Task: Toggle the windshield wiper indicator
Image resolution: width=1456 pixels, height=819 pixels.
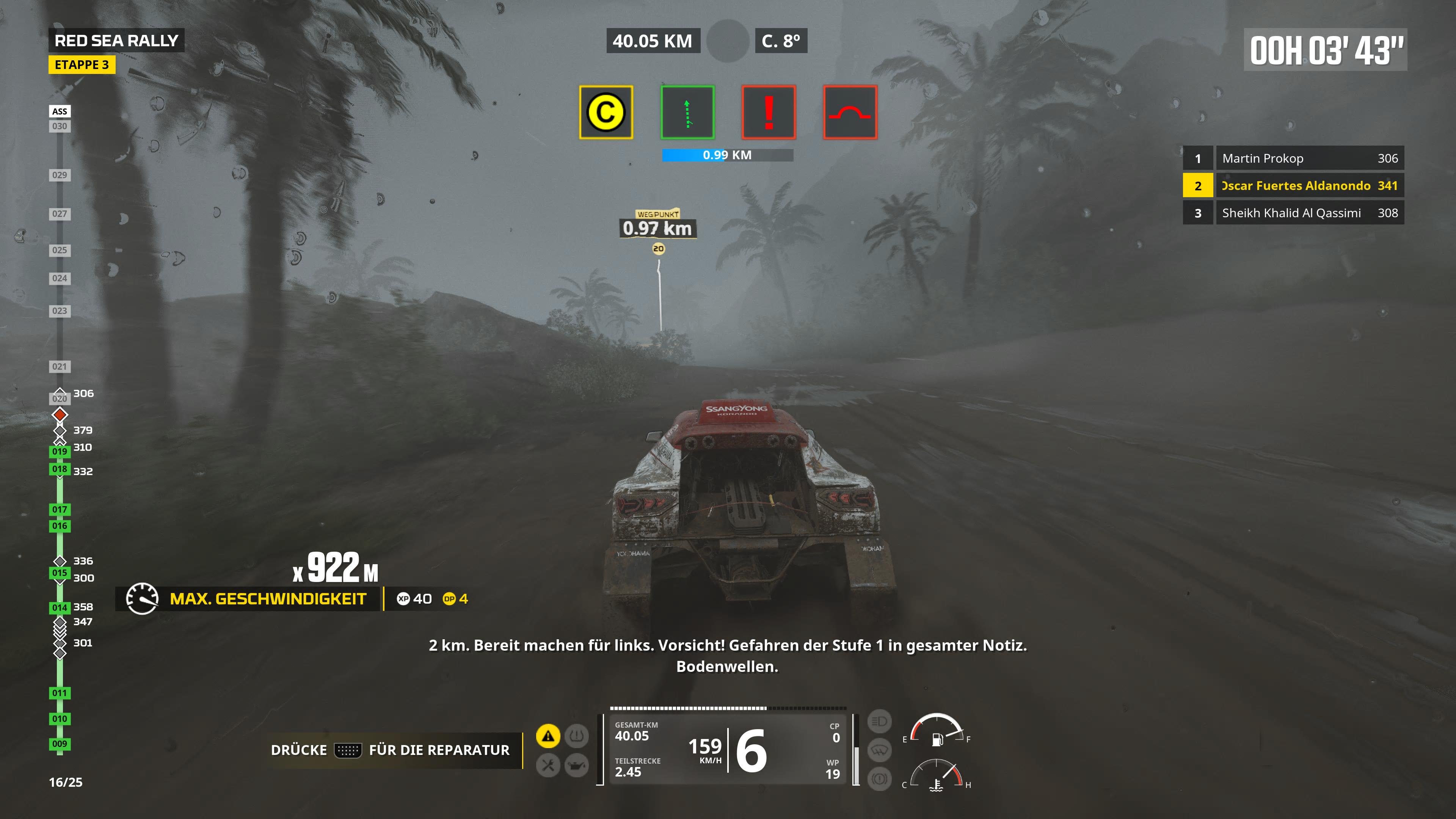Action: (x=880, y=750)
